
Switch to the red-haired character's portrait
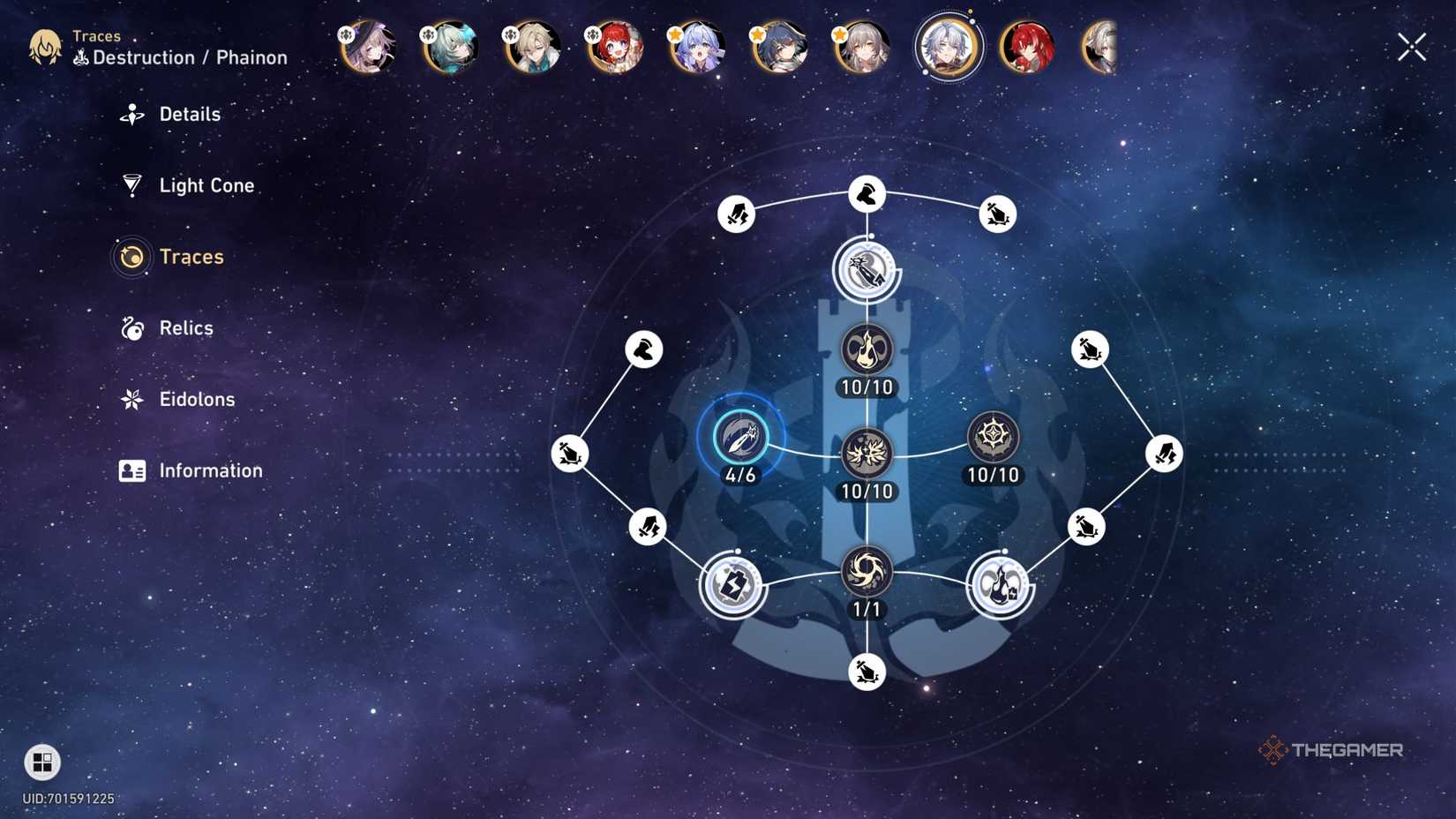[1025, 49]
